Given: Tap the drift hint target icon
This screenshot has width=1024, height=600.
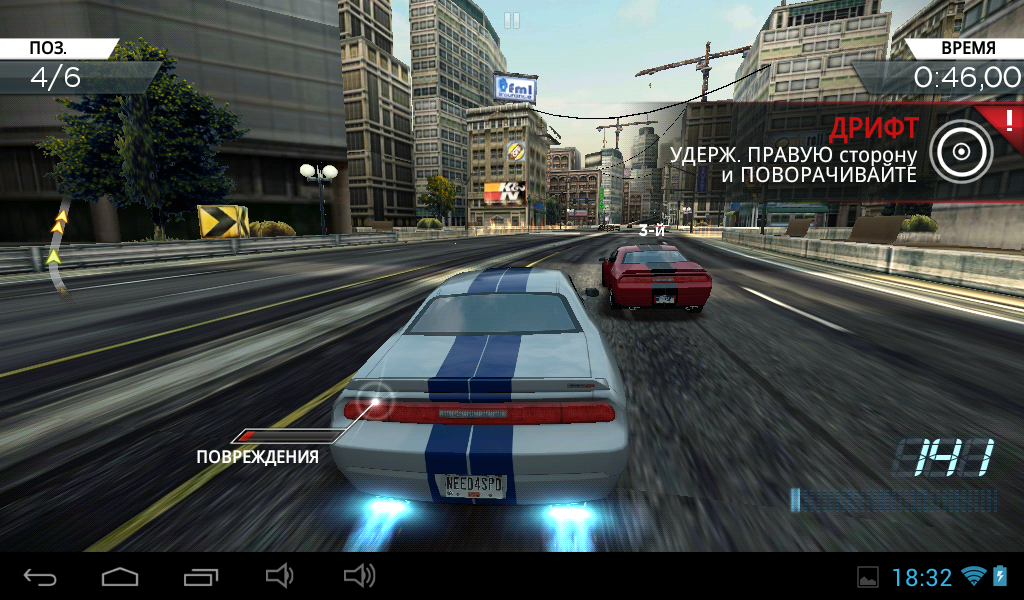Looking at the screenshot, I should click(961, 152).
